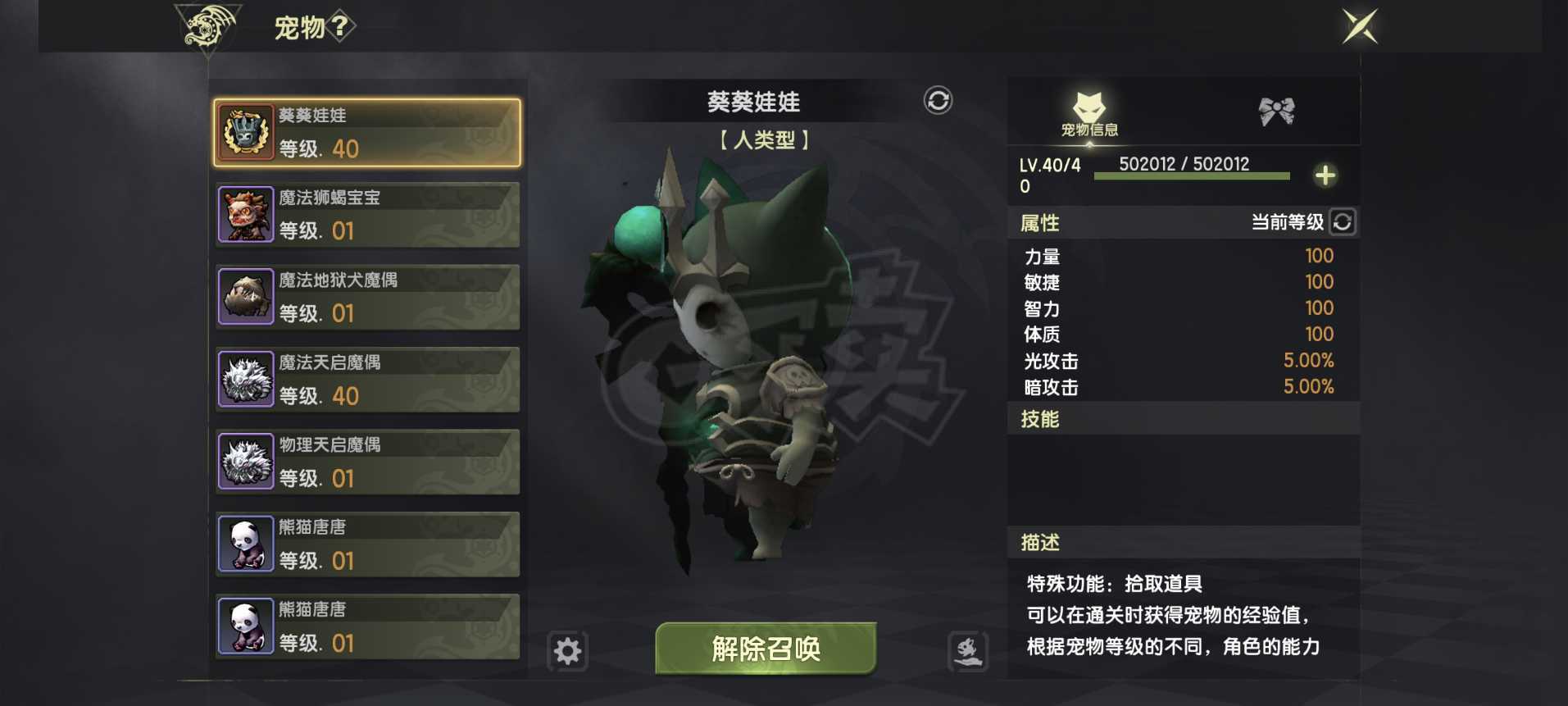Select the level 40 魔法天启魔偶 pet
The width and height of the screenshot is (1568, 706).
(366, 379)
